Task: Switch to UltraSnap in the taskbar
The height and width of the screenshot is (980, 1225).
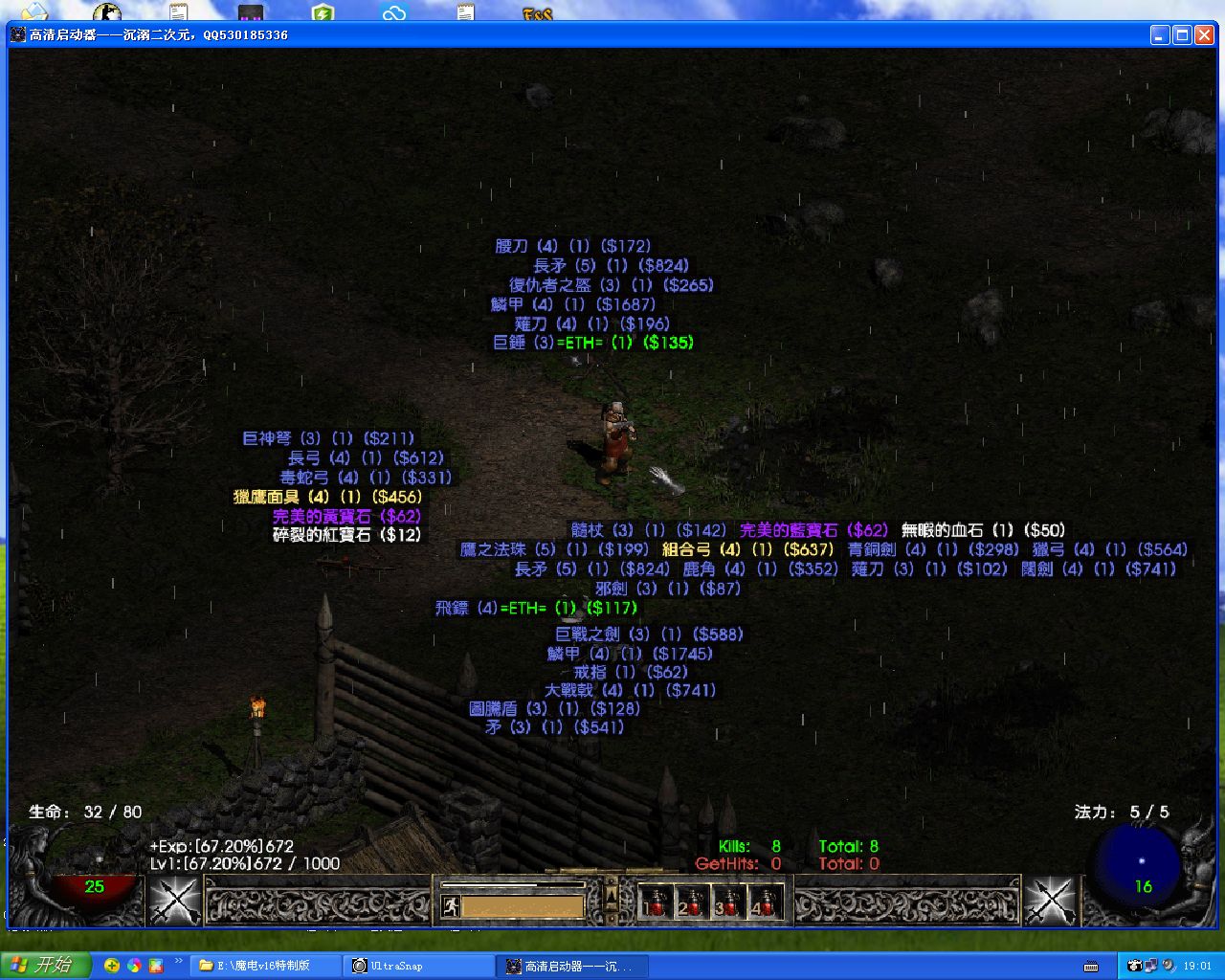Action: (x=418, y=966)
